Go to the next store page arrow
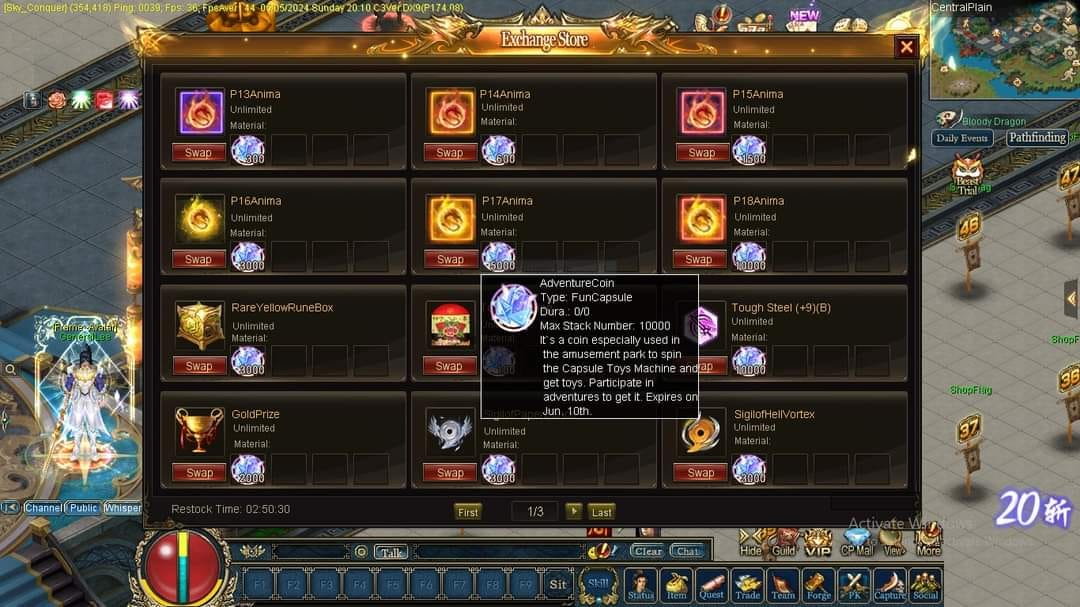Screen dimensions: 1080x607 click(573, 511)
